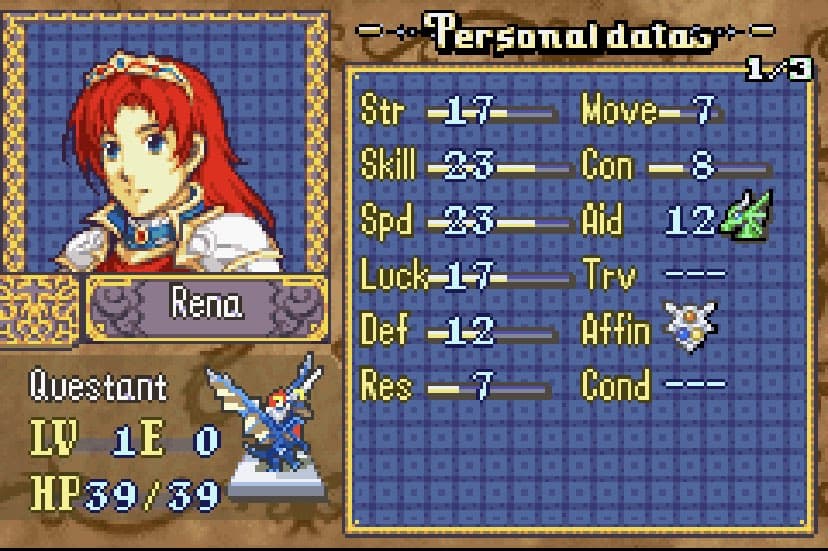
Task: Select the Questant class label
Action: (x=98, y=386)
